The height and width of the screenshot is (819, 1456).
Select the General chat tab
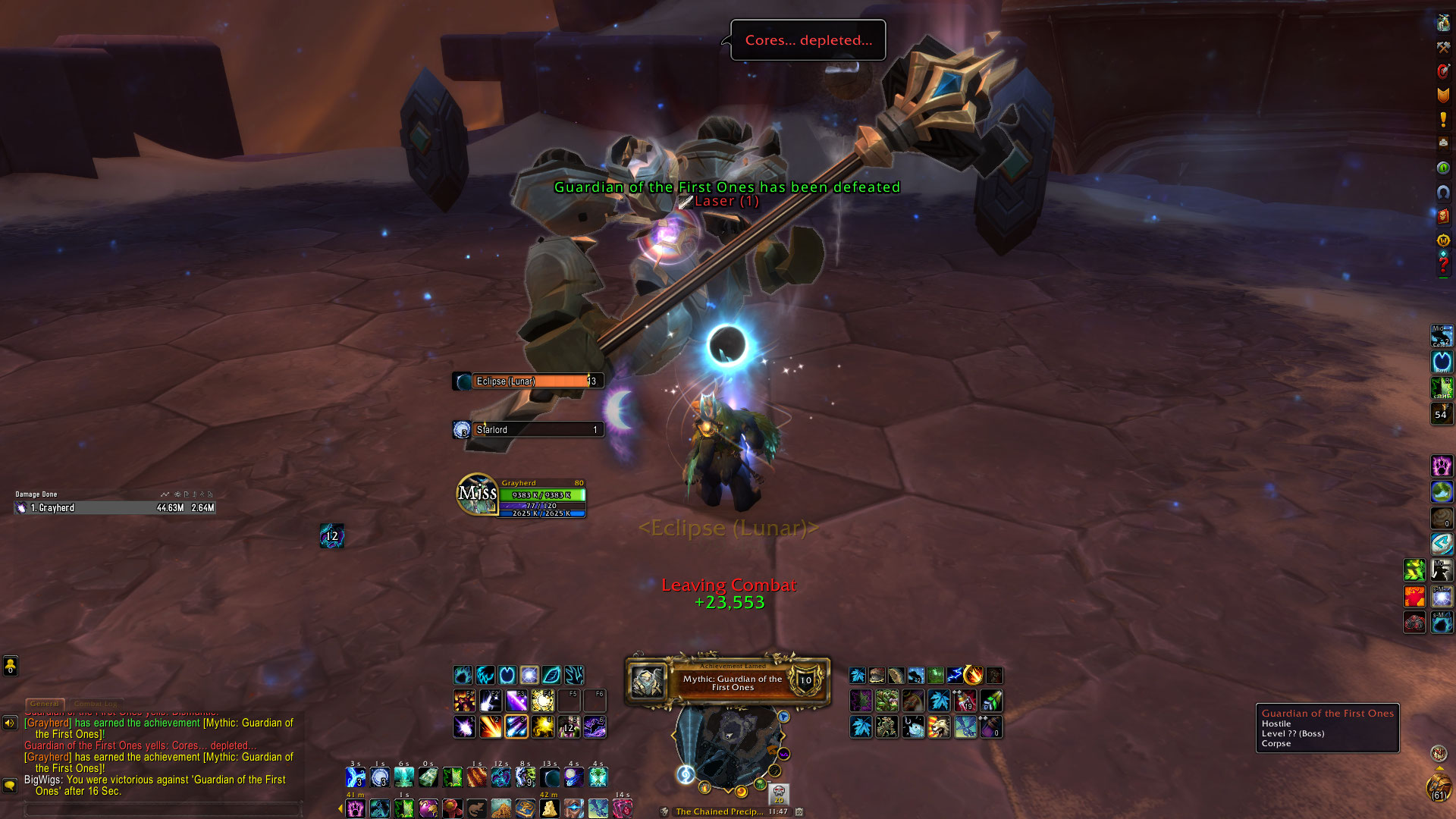(45, 704)
